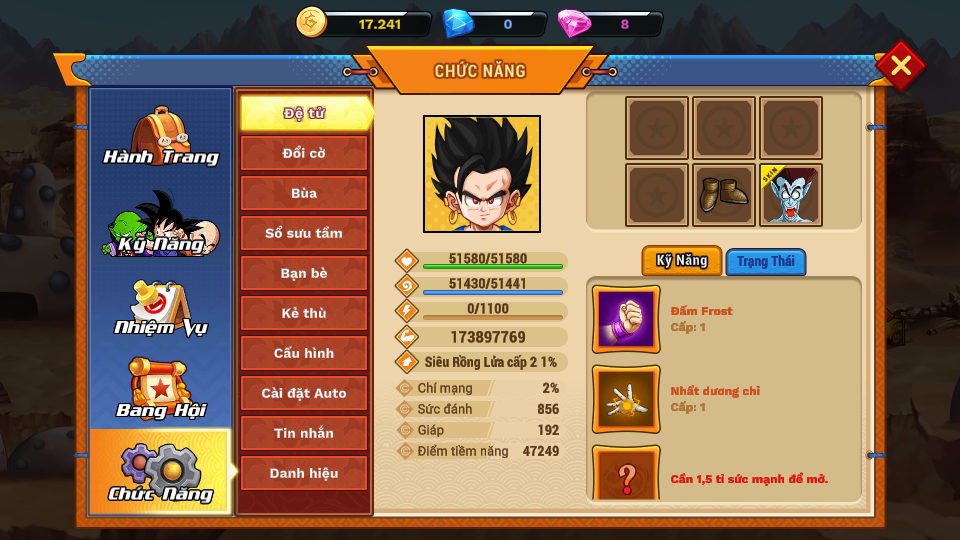This screenshot has height=540, width=960.
Task: Open Tin nhắn messages
Action: (x=304, y=433)
